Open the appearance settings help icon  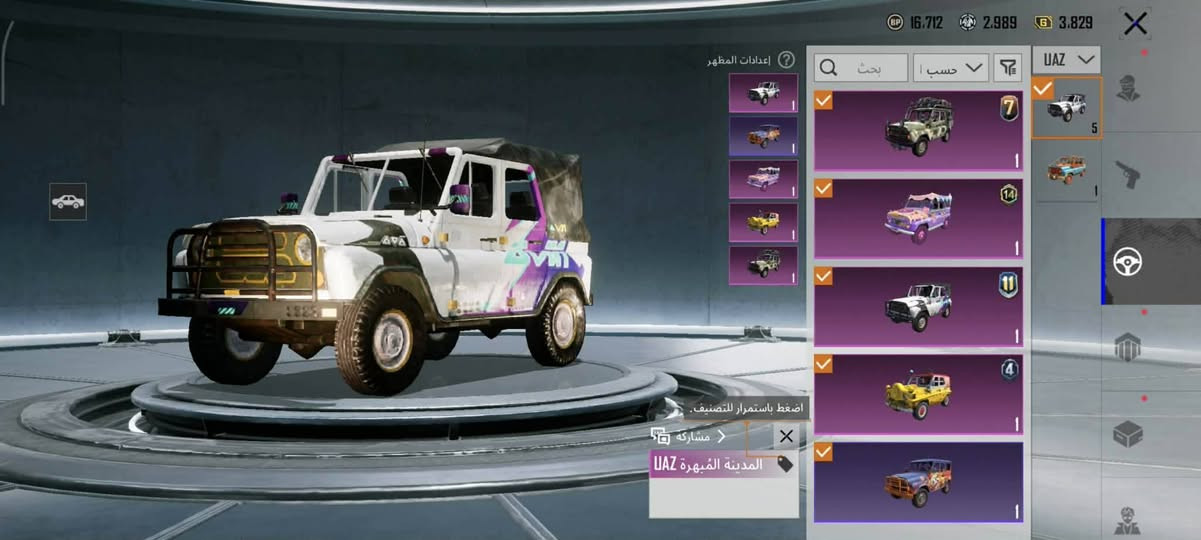pos(787,60)
